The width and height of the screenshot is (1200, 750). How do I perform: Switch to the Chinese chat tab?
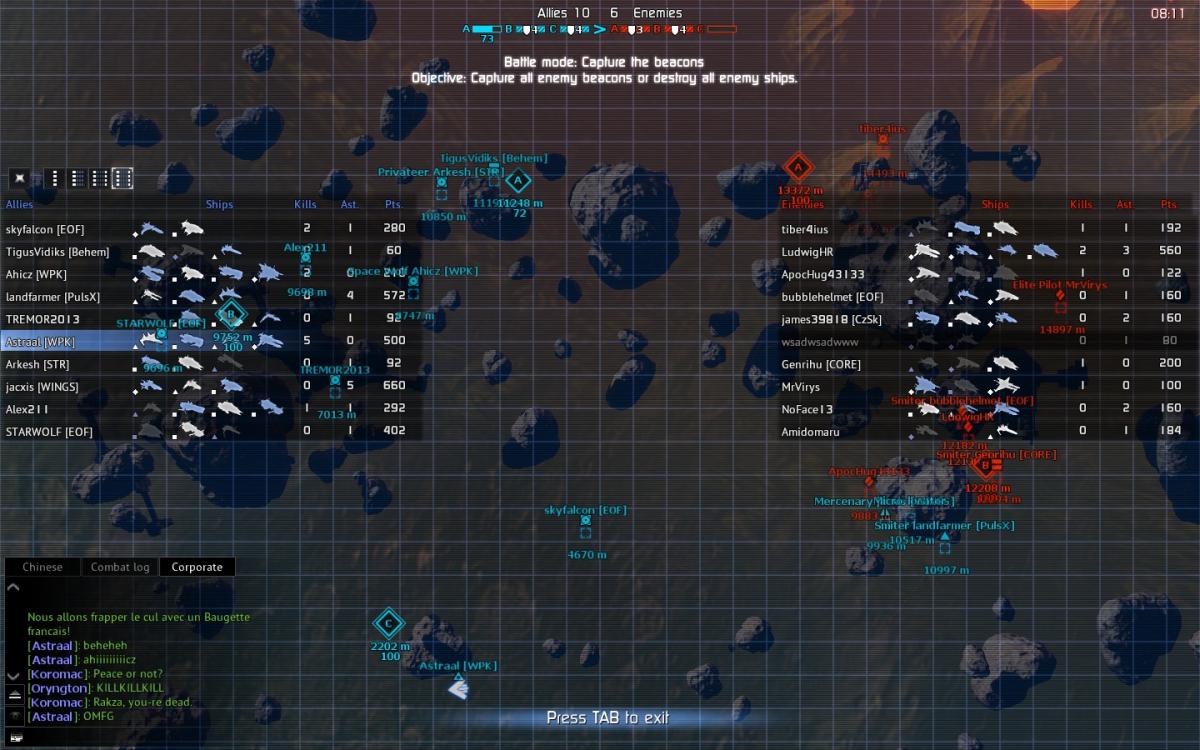tap(42, 567)
